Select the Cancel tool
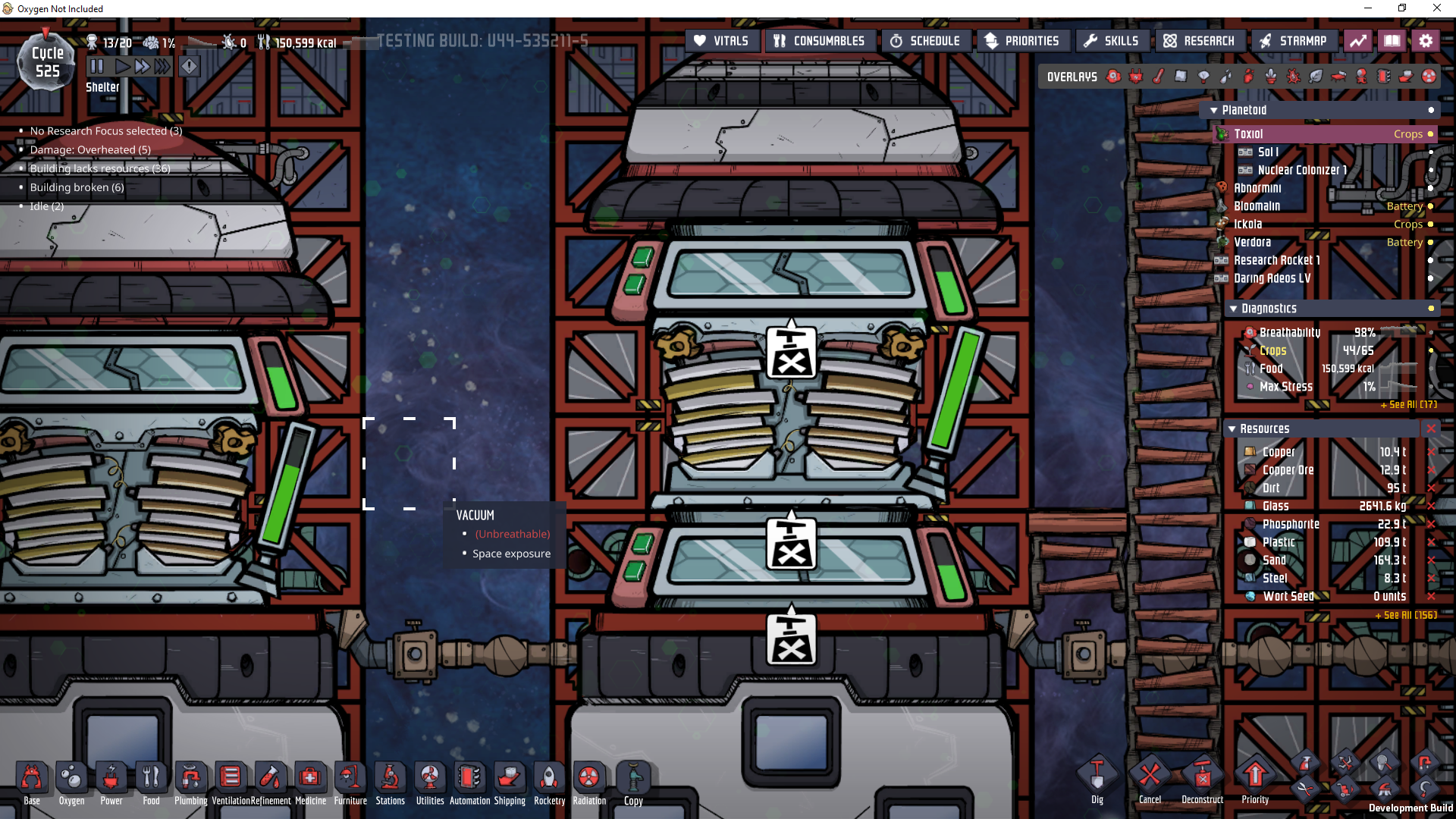The width and height of the screenshot is (1456, 819). coord(1150,778)
